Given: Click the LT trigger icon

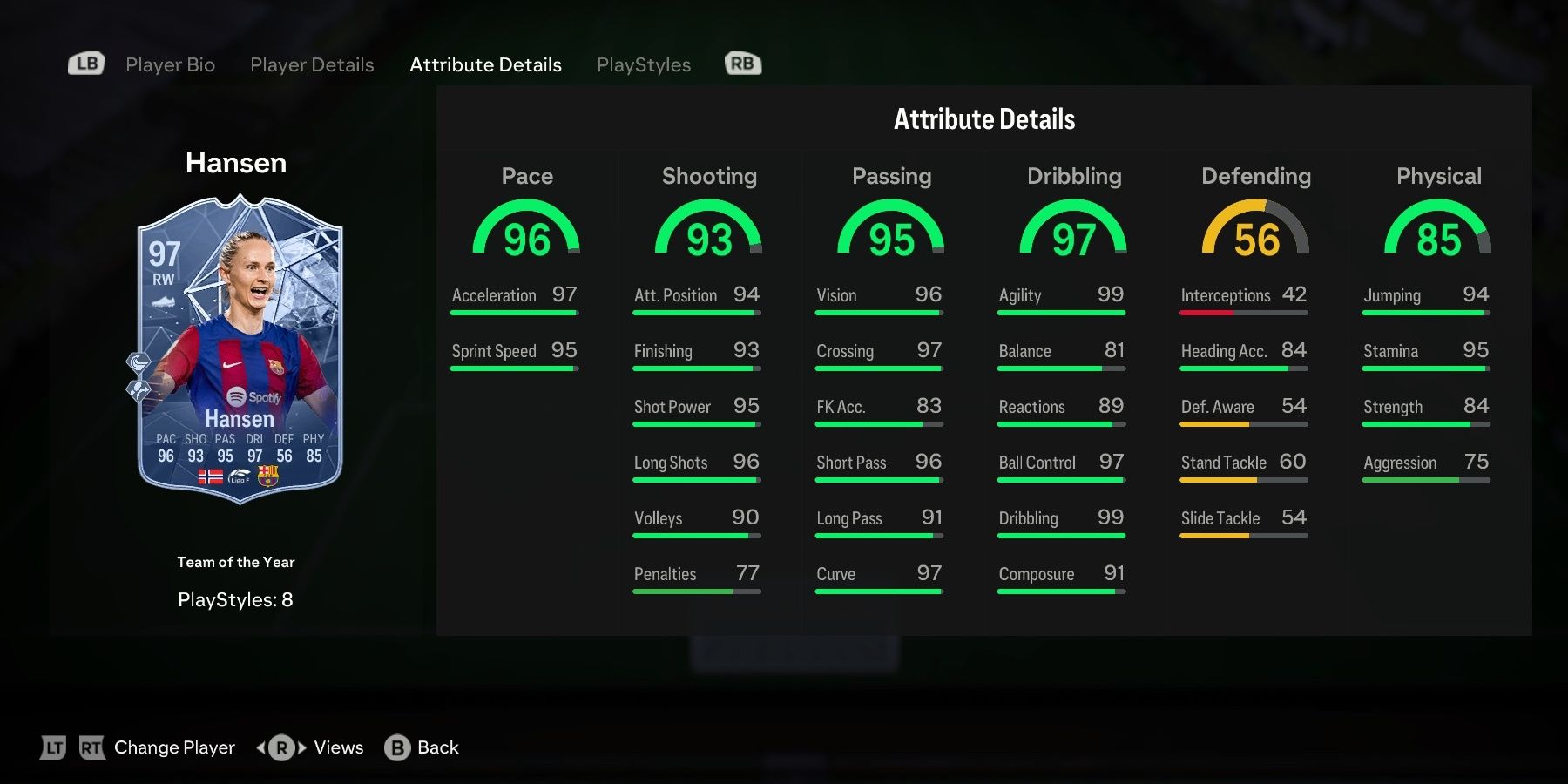Looking at the screenshot, I should pos(53,747).
